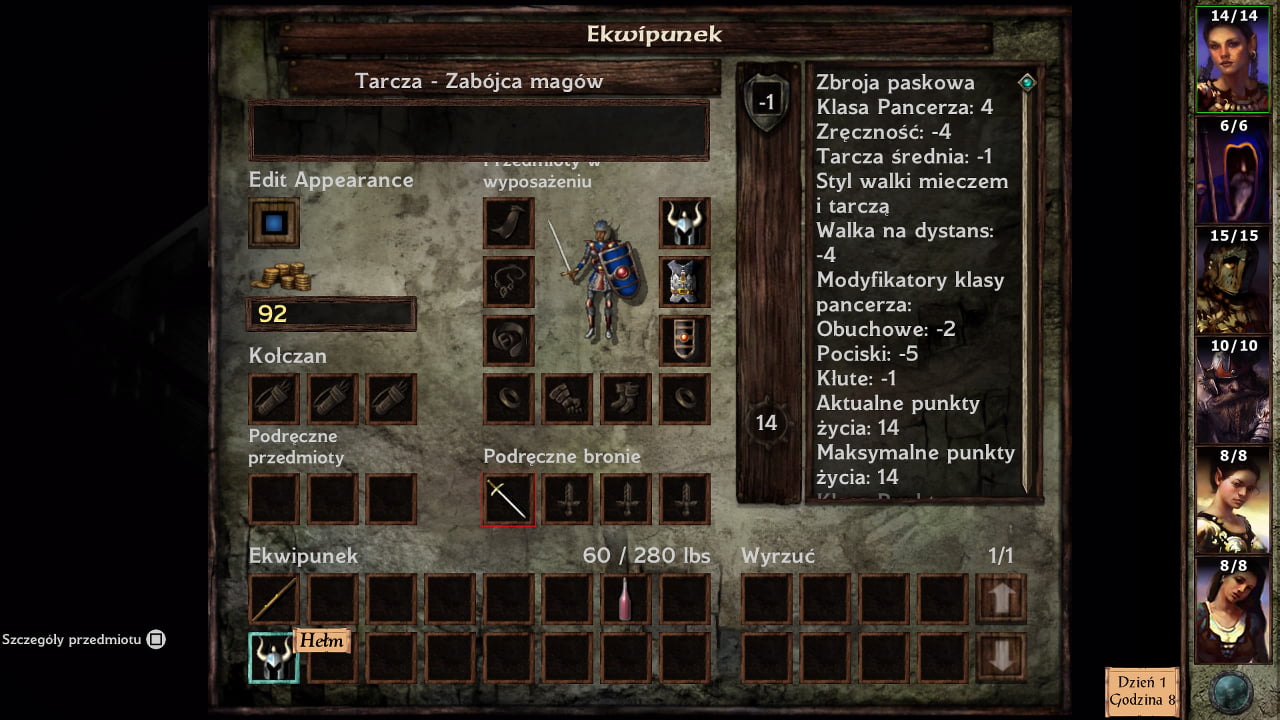1280x720 pixels.
Task: Page up the Wyrzuć ground items
Action: (1001, 599)
